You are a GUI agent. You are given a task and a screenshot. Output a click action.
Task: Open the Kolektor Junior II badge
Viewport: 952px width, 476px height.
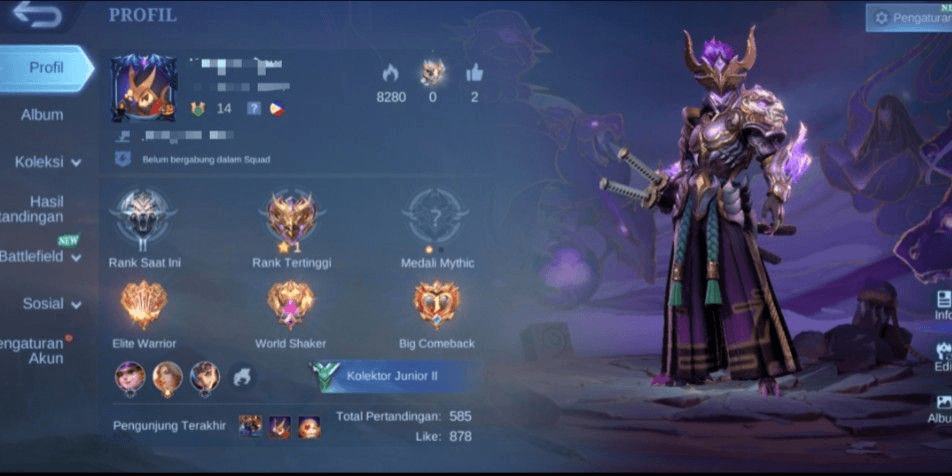click(x=388, y=376)
